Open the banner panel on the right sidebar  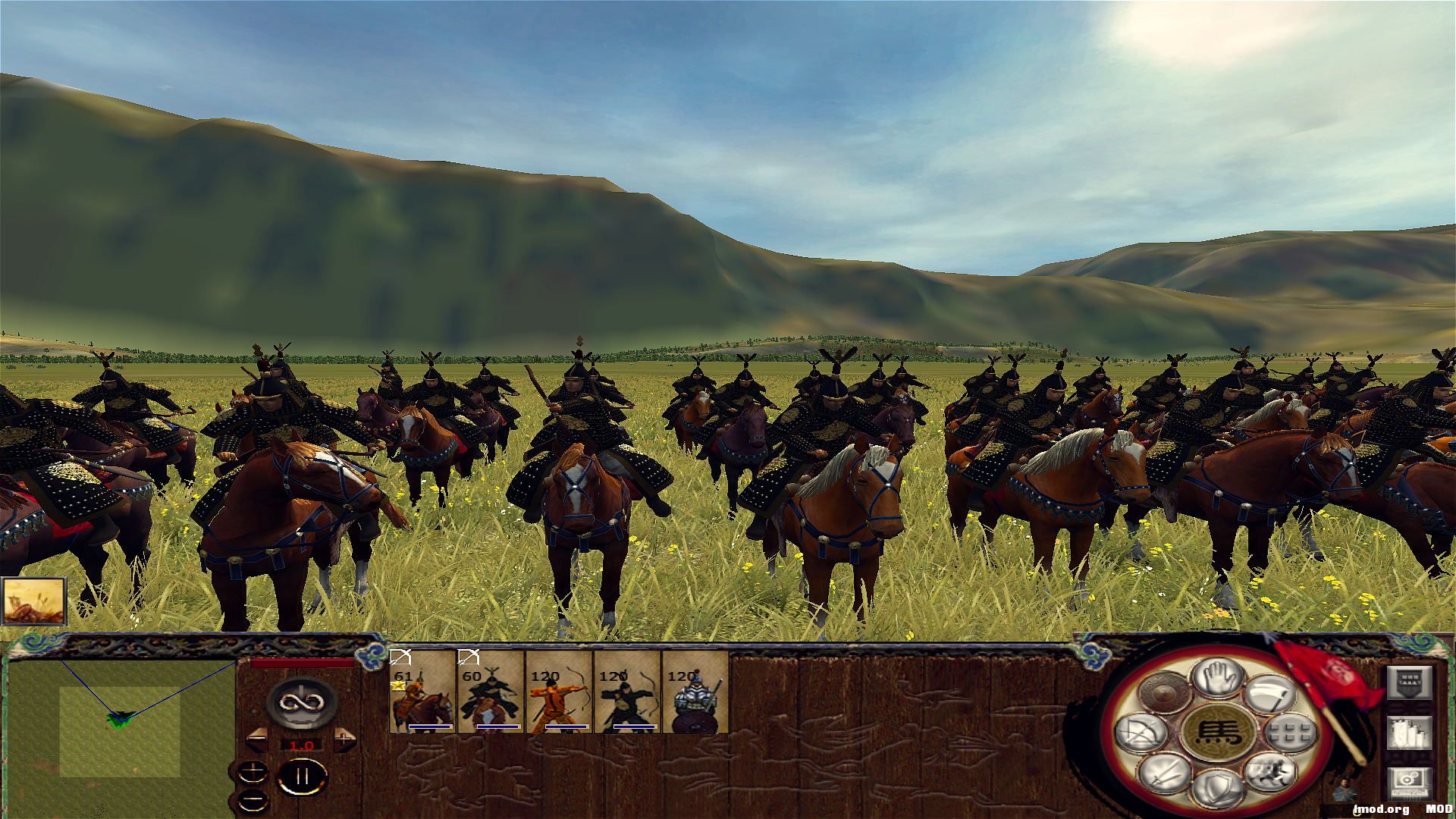(1410, 684)
